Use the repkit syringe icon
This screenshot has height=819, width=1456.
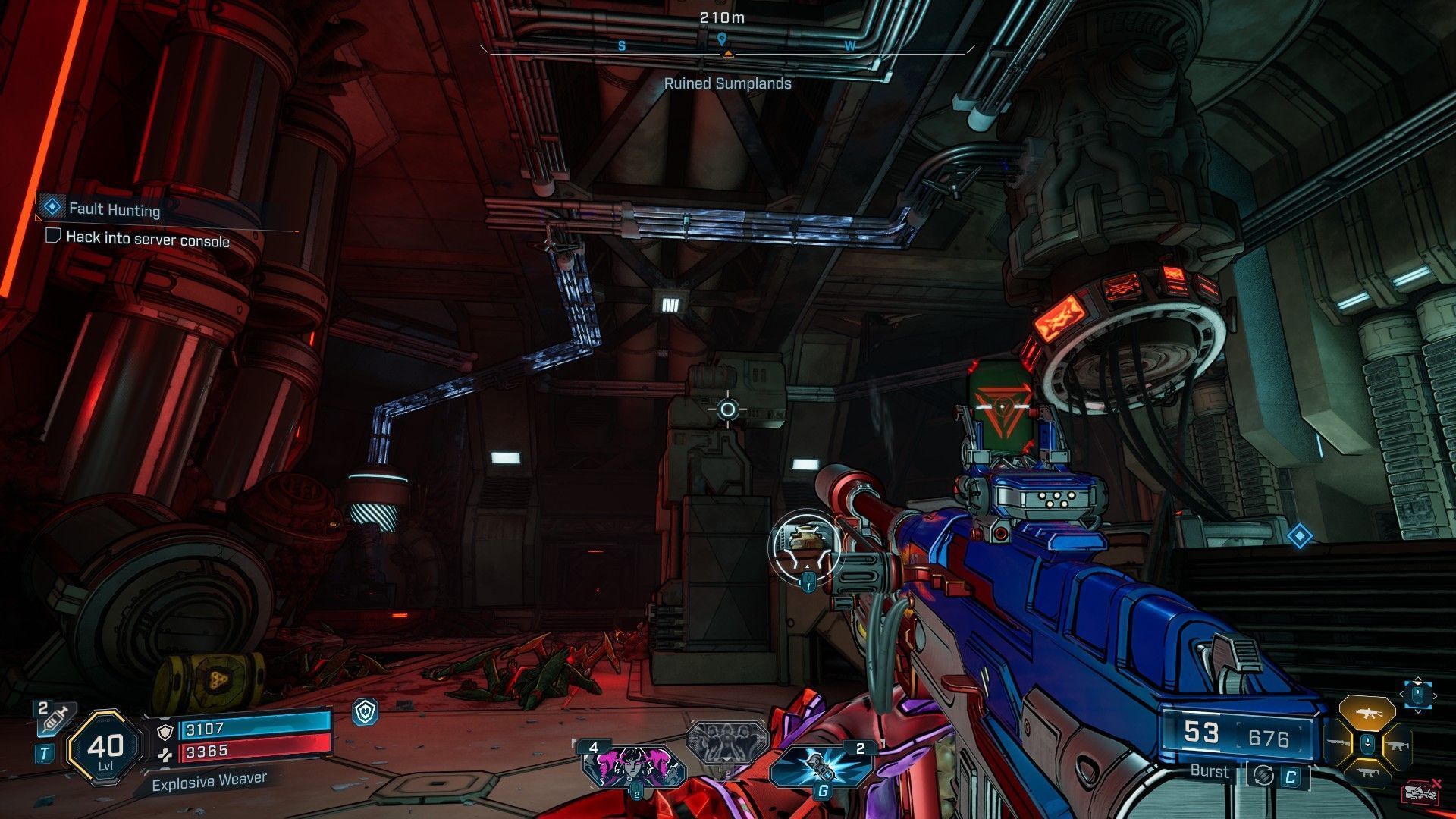click(x=52, y=717)
